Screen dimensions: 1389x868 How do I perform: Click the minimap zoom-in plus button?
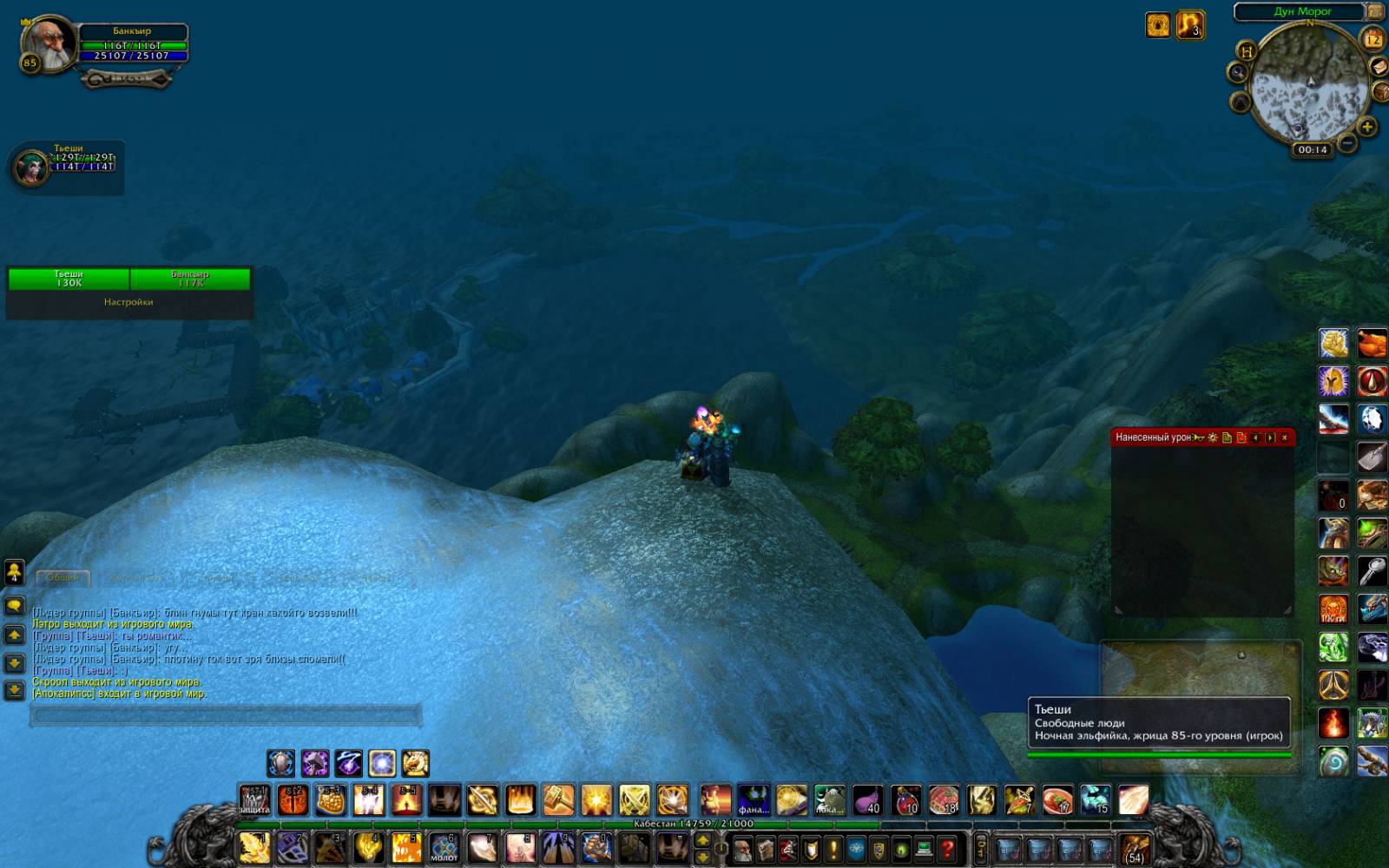pos(1367,128)
